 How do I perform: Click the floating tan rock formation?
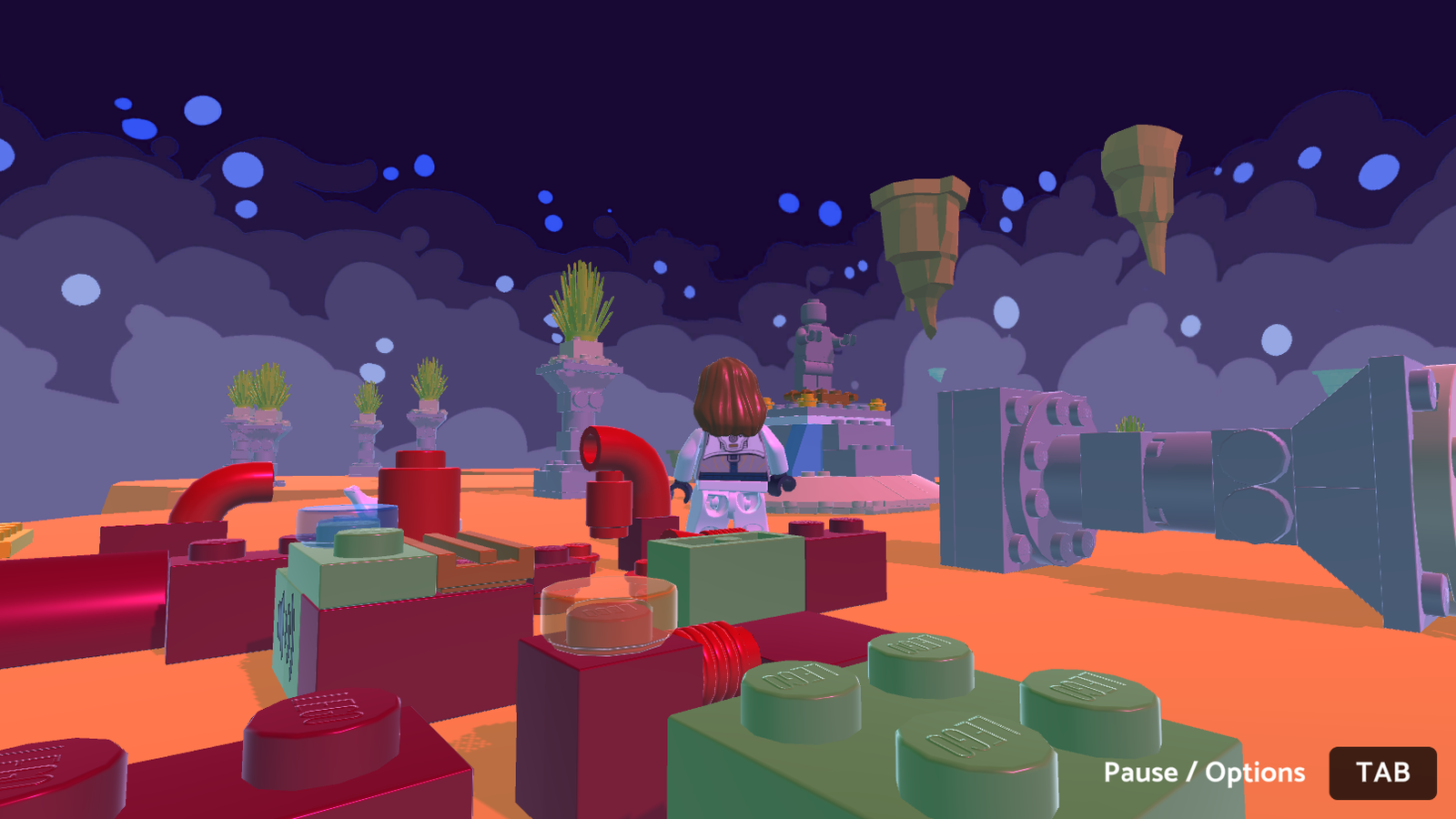(x=919, y=227)
